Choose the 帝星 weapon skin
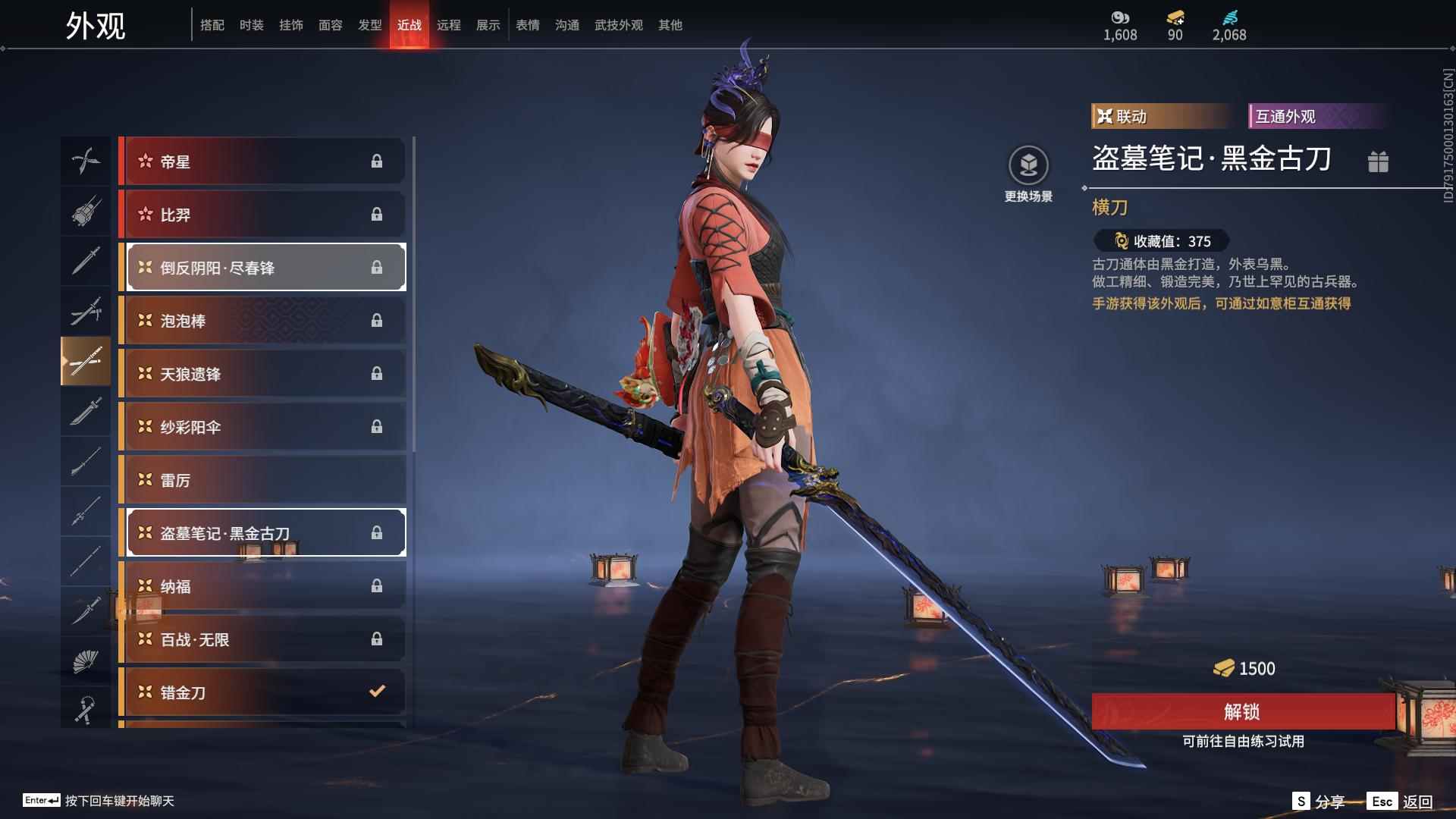The width and height of the screenshot is (1456, 819). pos(263,161)
